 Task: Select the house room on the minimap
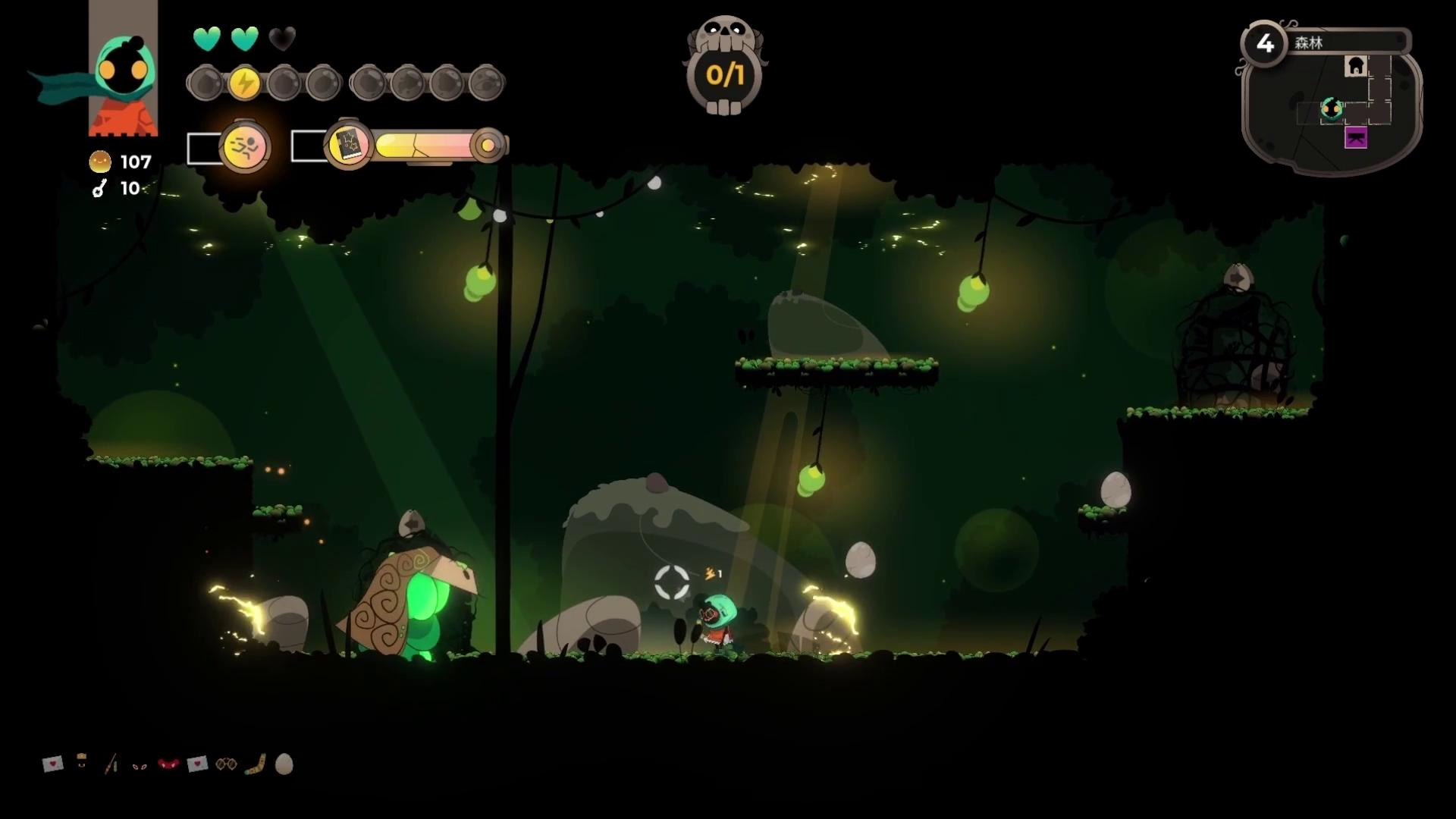click(1355, 67)
